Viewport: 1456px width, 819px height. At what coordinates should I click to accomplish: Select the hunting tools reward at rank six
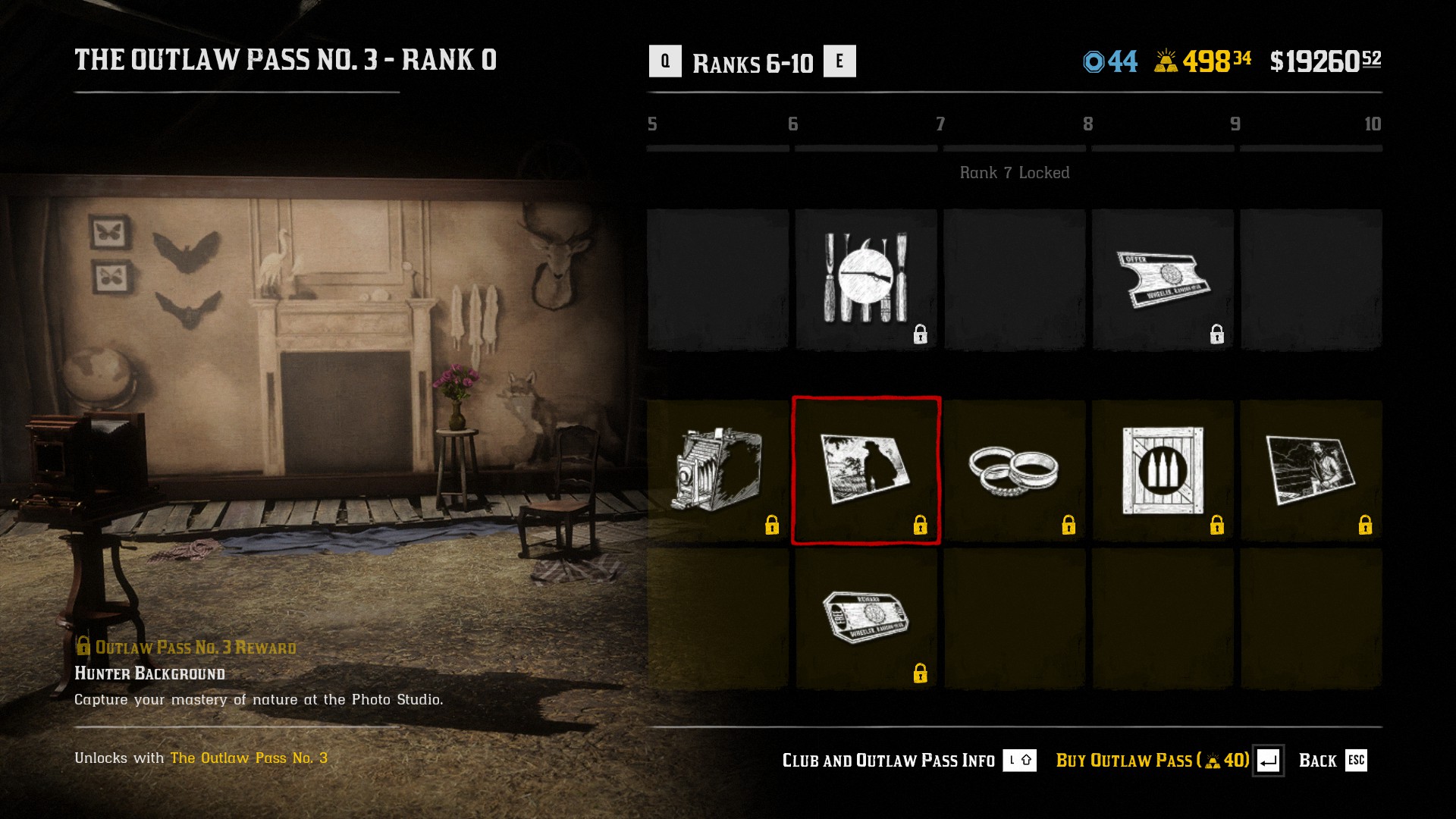[x=867, y=277]
